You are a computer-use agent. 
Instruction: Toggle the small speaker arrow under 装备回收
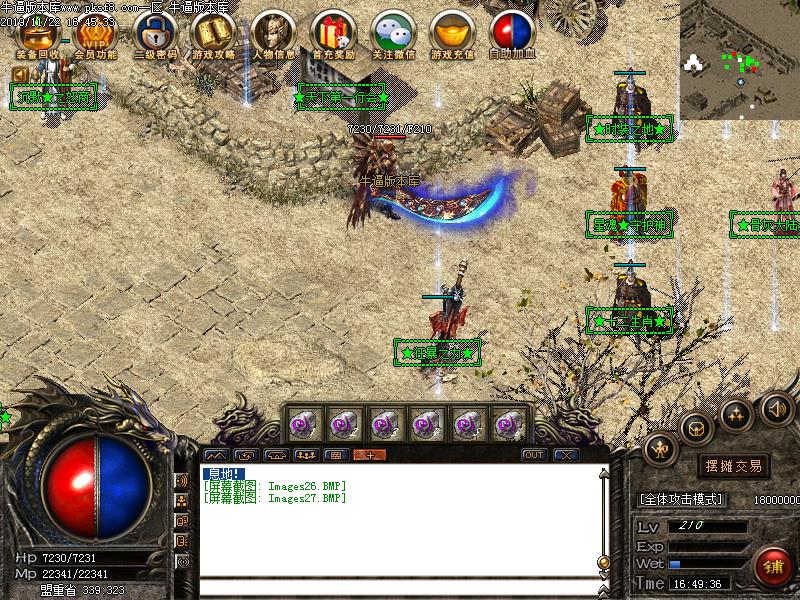tap(20, 74)
